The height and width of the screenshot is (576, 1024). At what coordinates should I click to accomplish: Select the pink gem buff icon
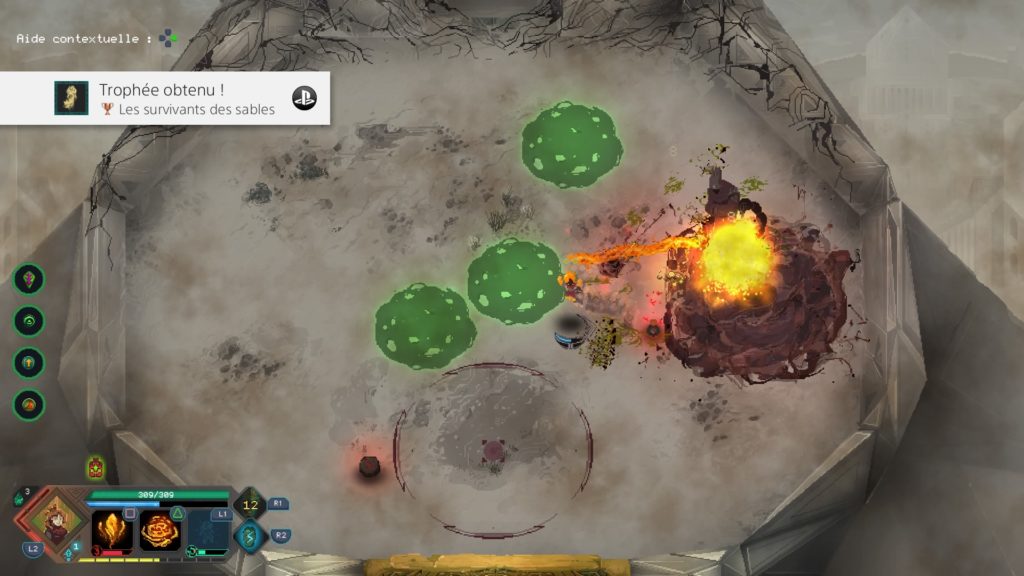28,279
